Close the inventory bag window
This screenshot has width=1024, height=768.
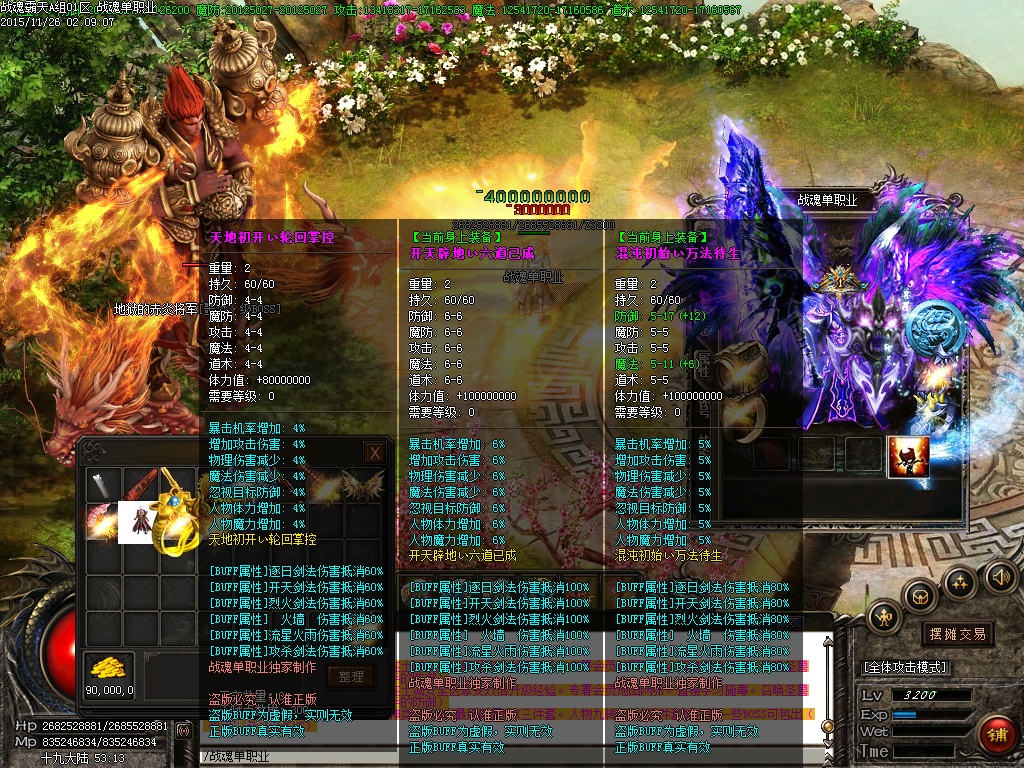pos(374,452)
